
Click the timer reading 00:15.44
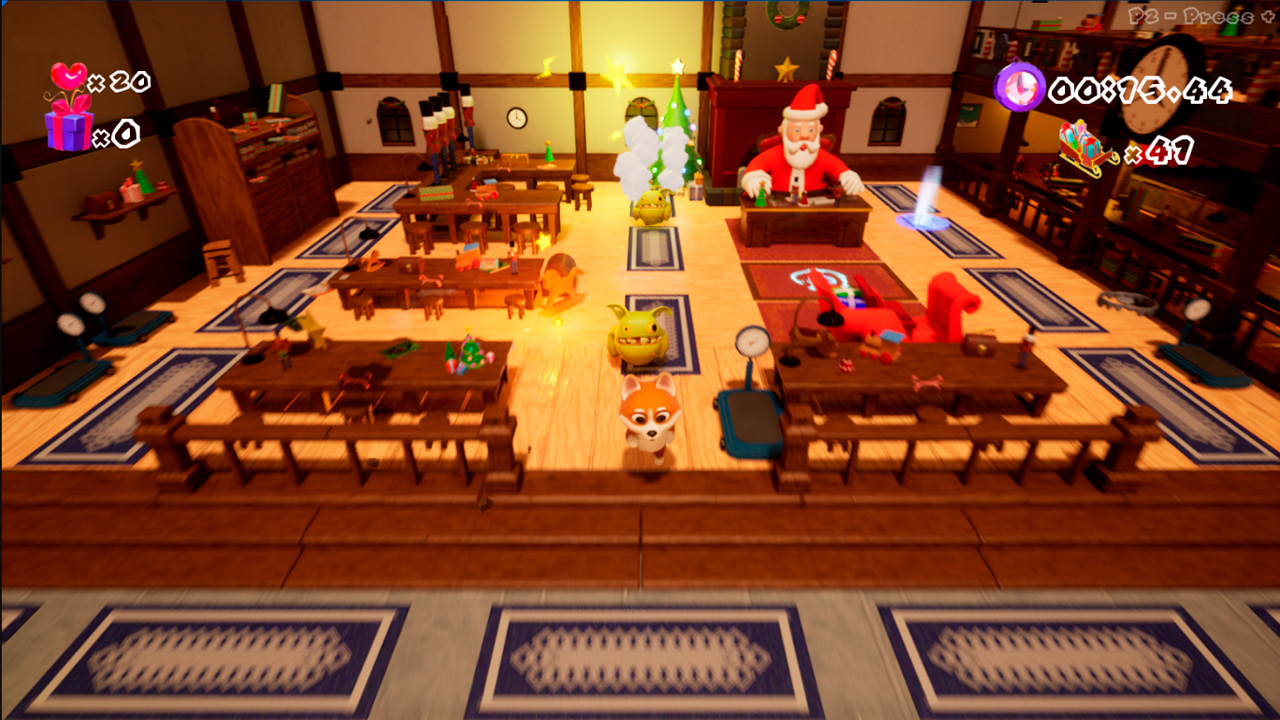click(x=1140, y=88)
